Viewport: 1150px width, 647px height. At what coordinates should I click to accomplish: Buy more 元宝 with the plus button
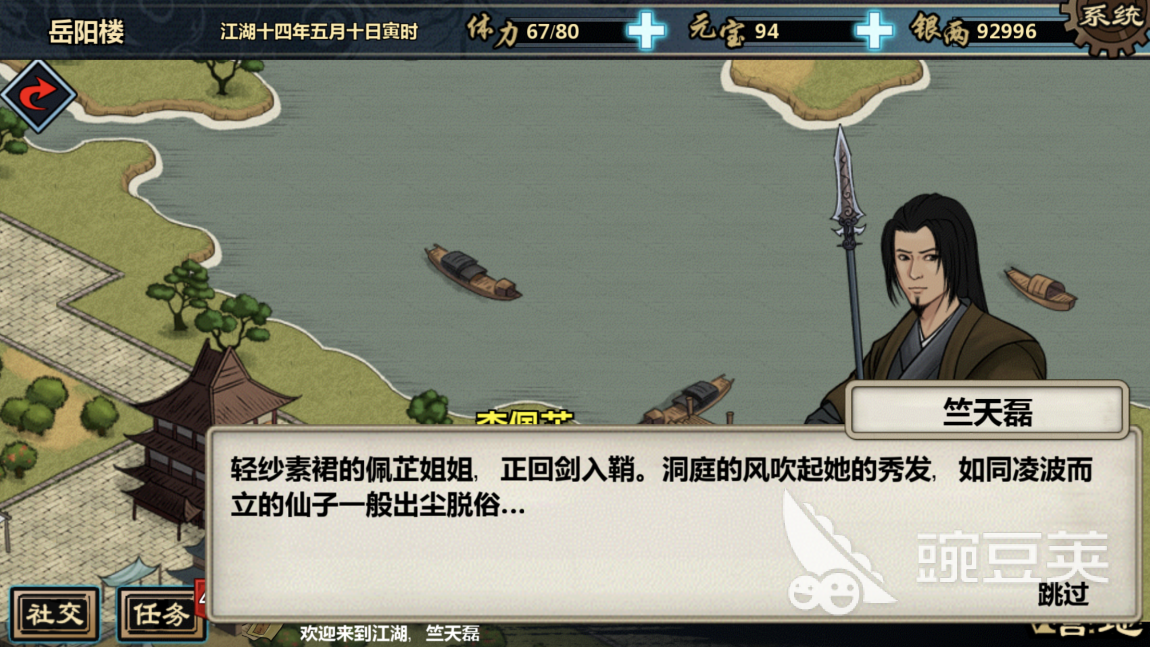click(x=874, y=31)
